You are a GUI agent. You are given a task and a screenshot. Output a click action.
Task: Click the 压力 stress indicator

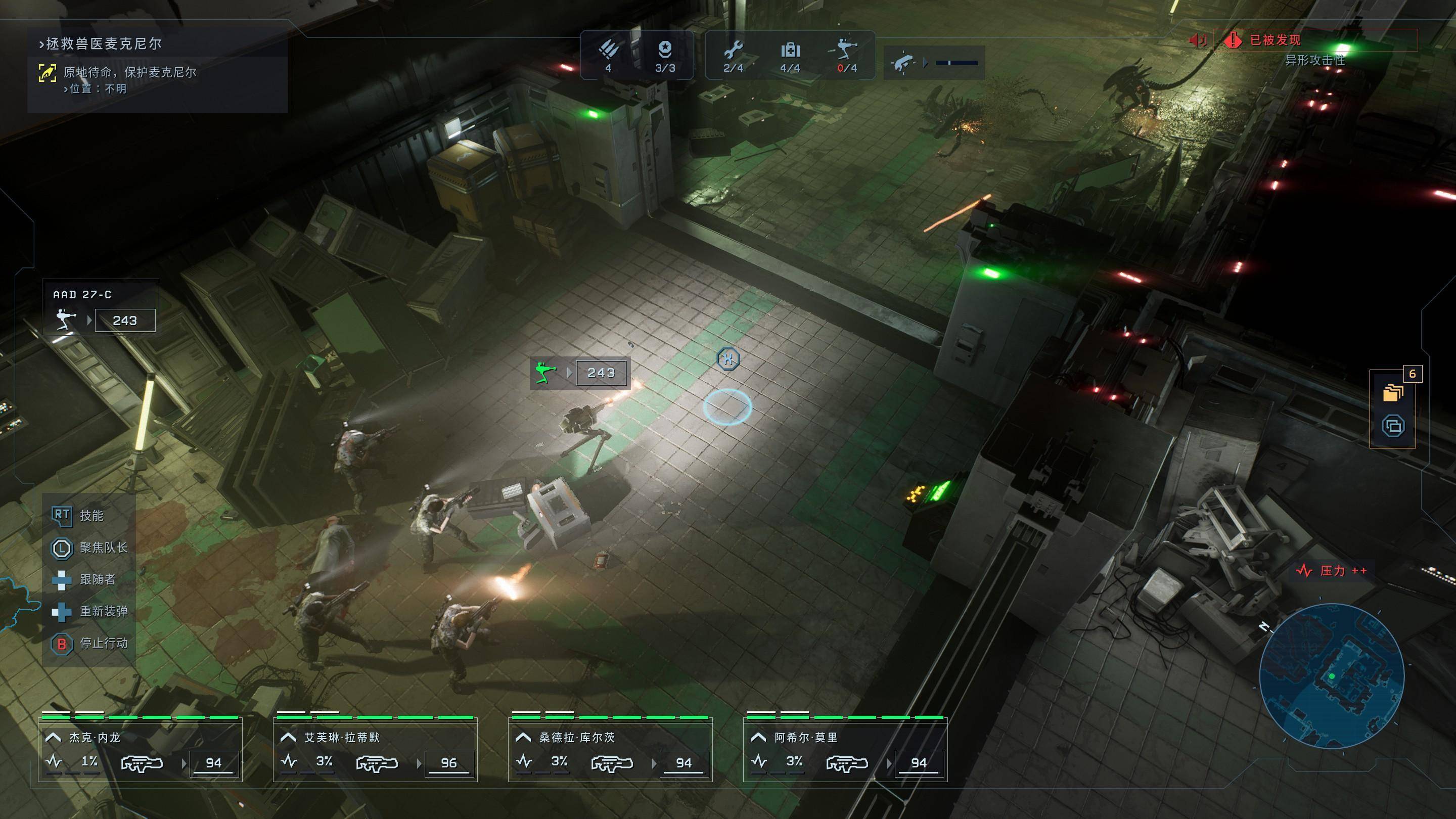[x=1331, y=571]
